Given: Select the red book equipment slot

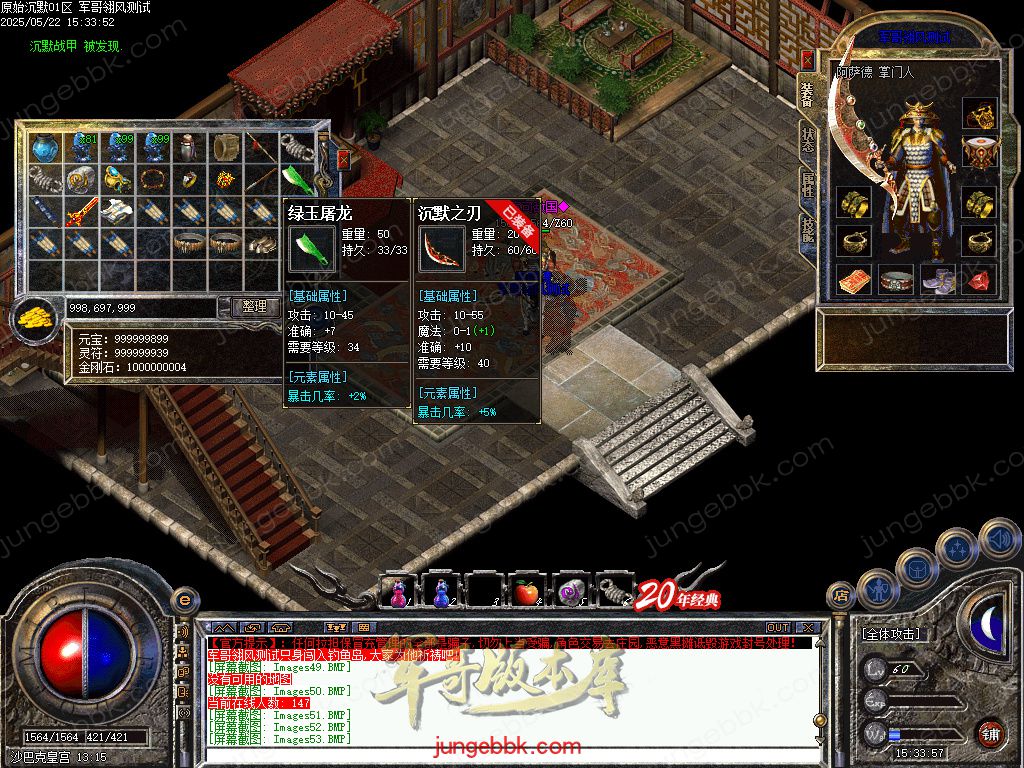Looking at the screenshot, I should click(x=853, y=281).
